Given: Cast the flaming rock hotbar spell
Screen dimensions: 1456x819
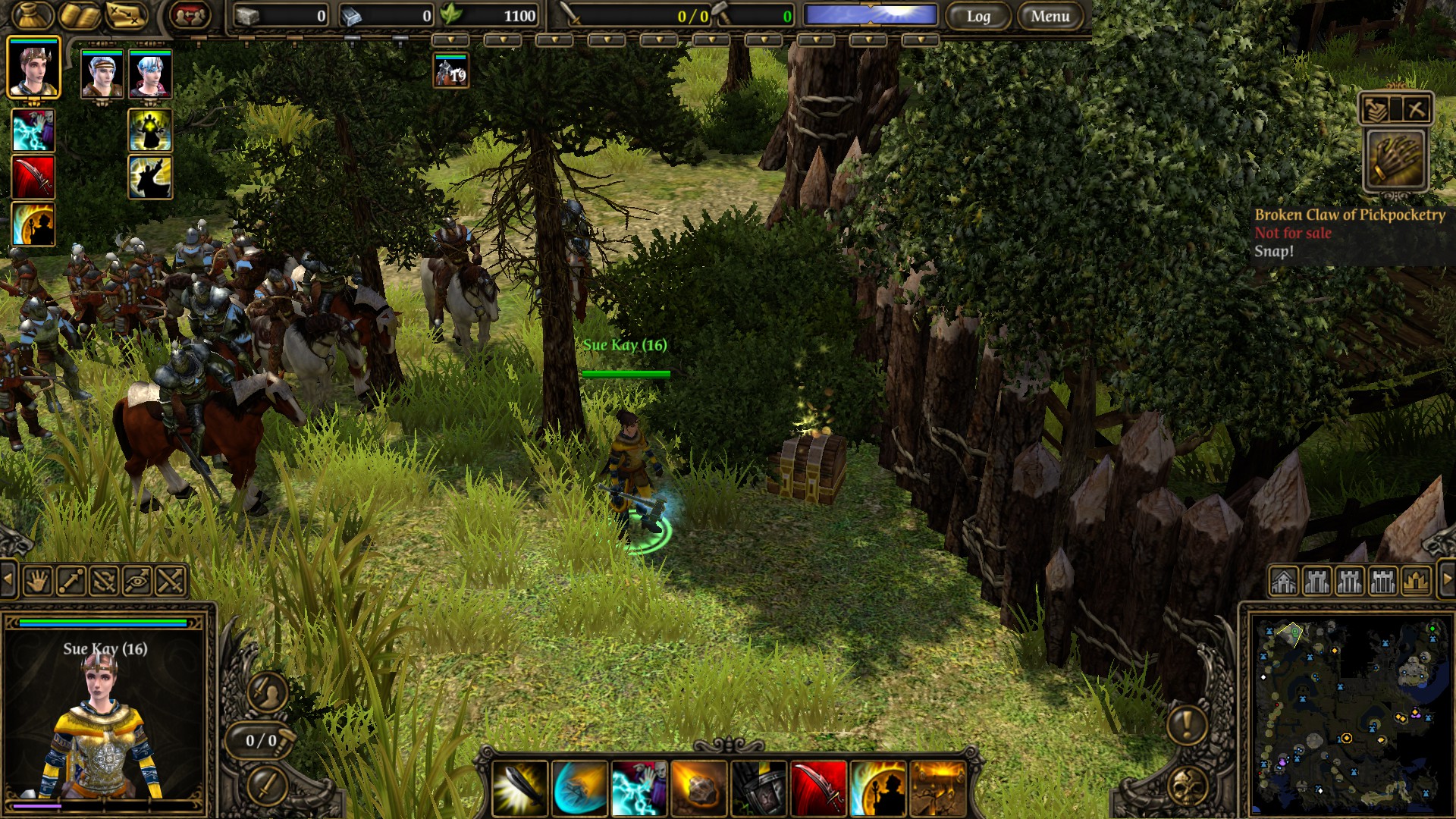Looking at the screenshot, I should (x=698, y=789).
